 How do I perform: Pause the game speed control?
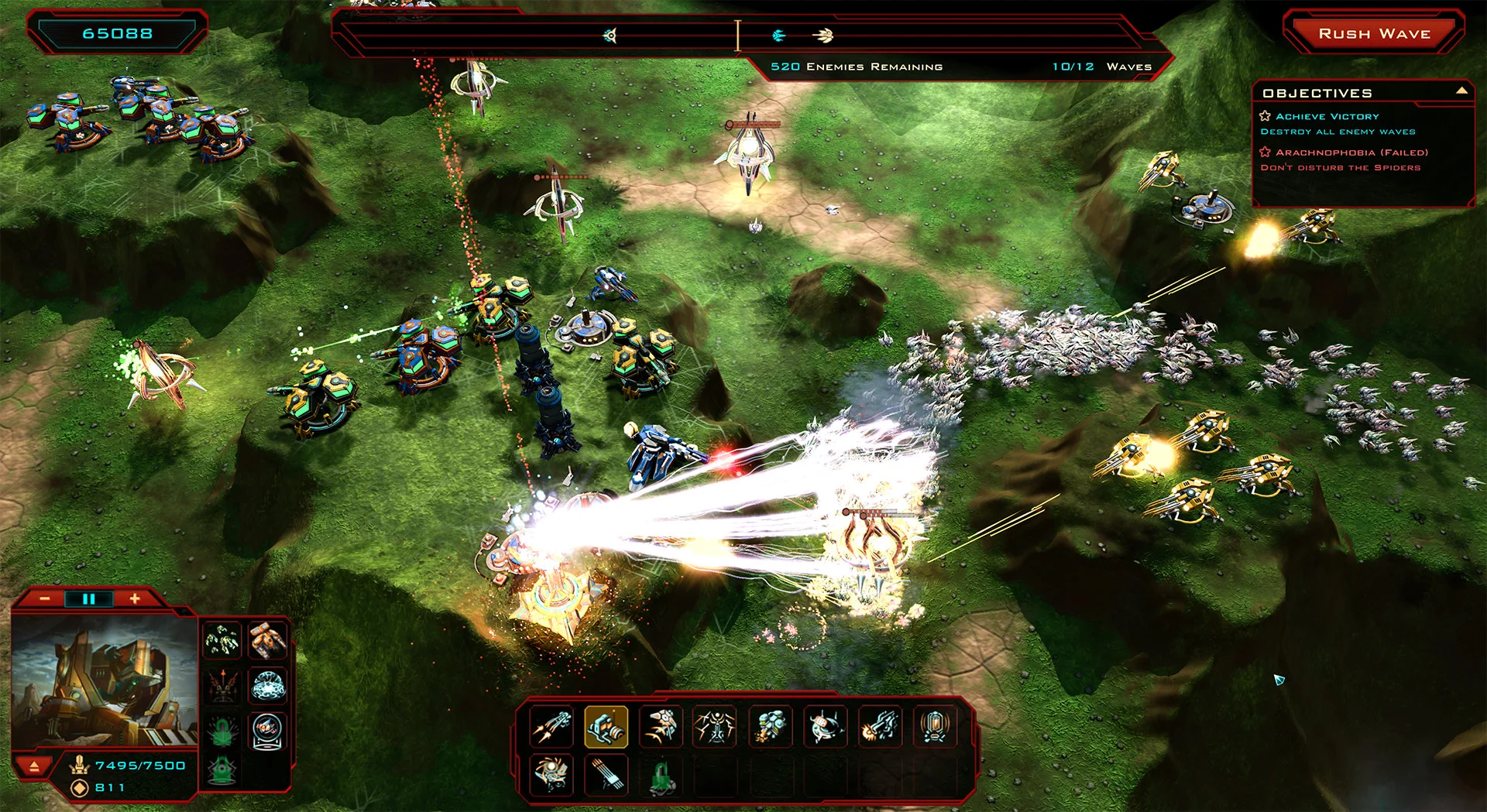88,599
